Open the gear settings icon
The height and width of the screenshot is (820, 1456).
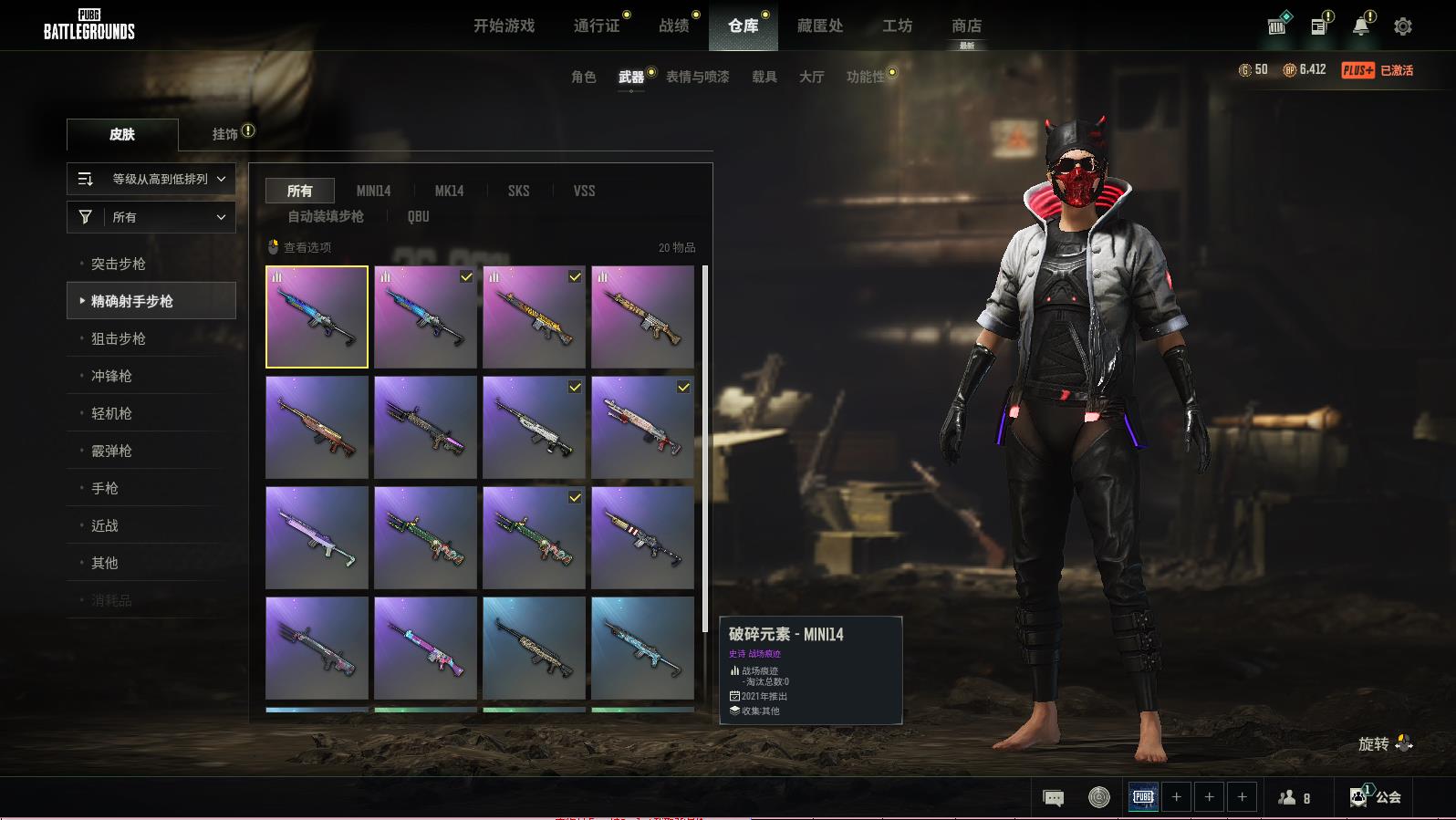[x=1403, y=26]
